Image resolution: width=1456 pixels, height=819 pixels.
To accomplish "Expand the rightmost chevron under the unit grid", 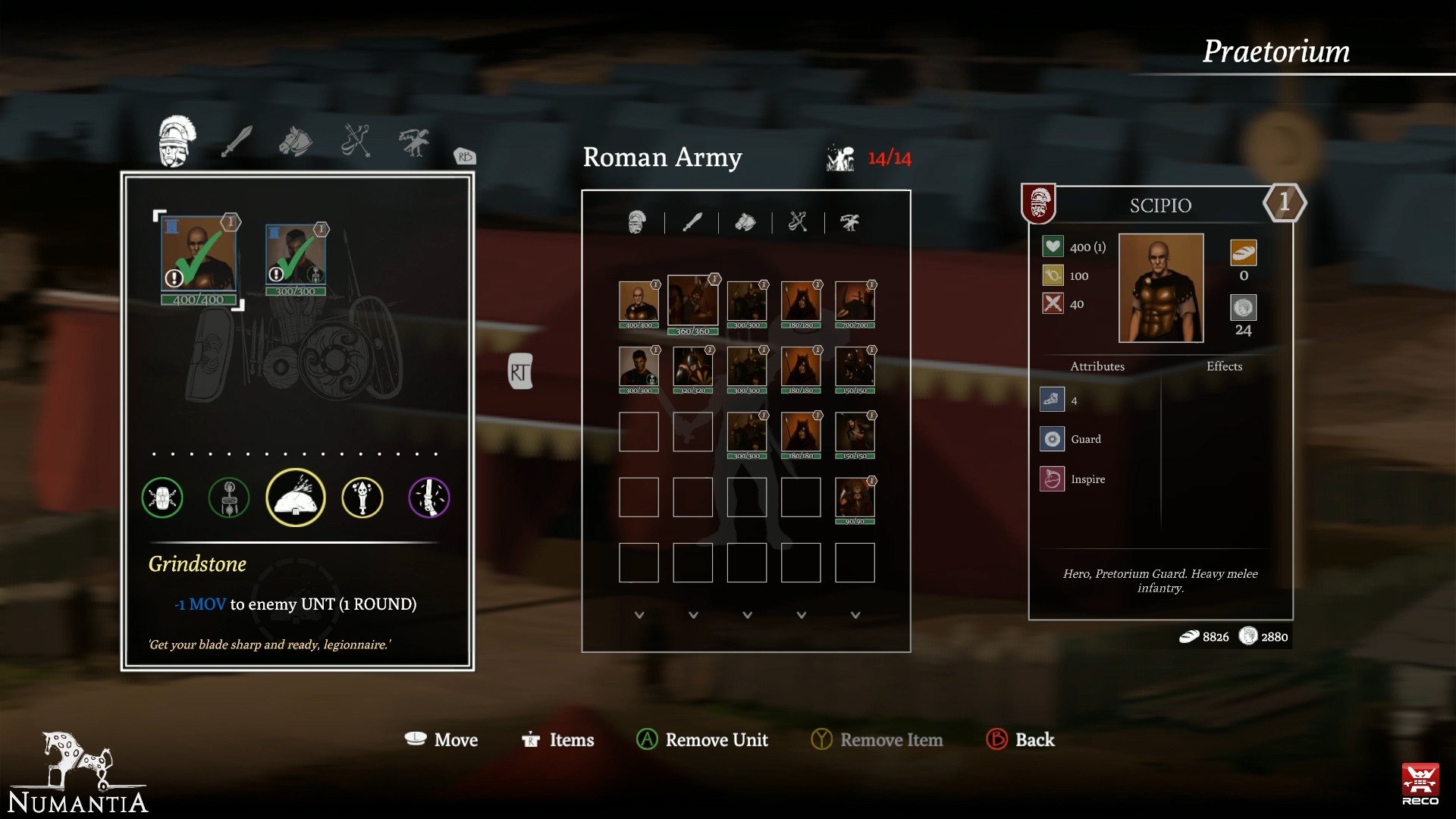I will click(855, 616).
